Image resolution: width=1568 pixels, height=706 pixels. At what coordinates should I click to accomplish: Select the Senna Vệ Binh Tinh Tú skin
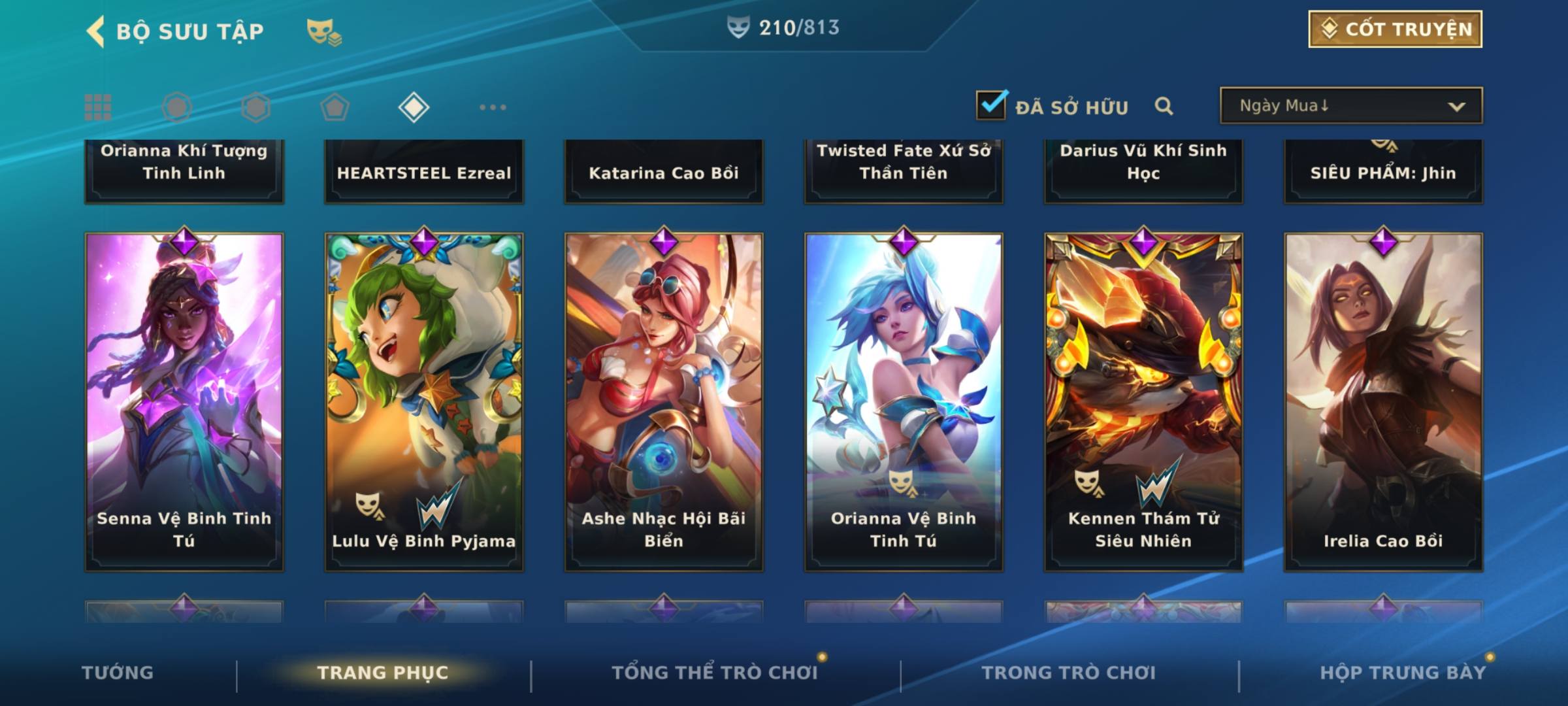[184, 401]
